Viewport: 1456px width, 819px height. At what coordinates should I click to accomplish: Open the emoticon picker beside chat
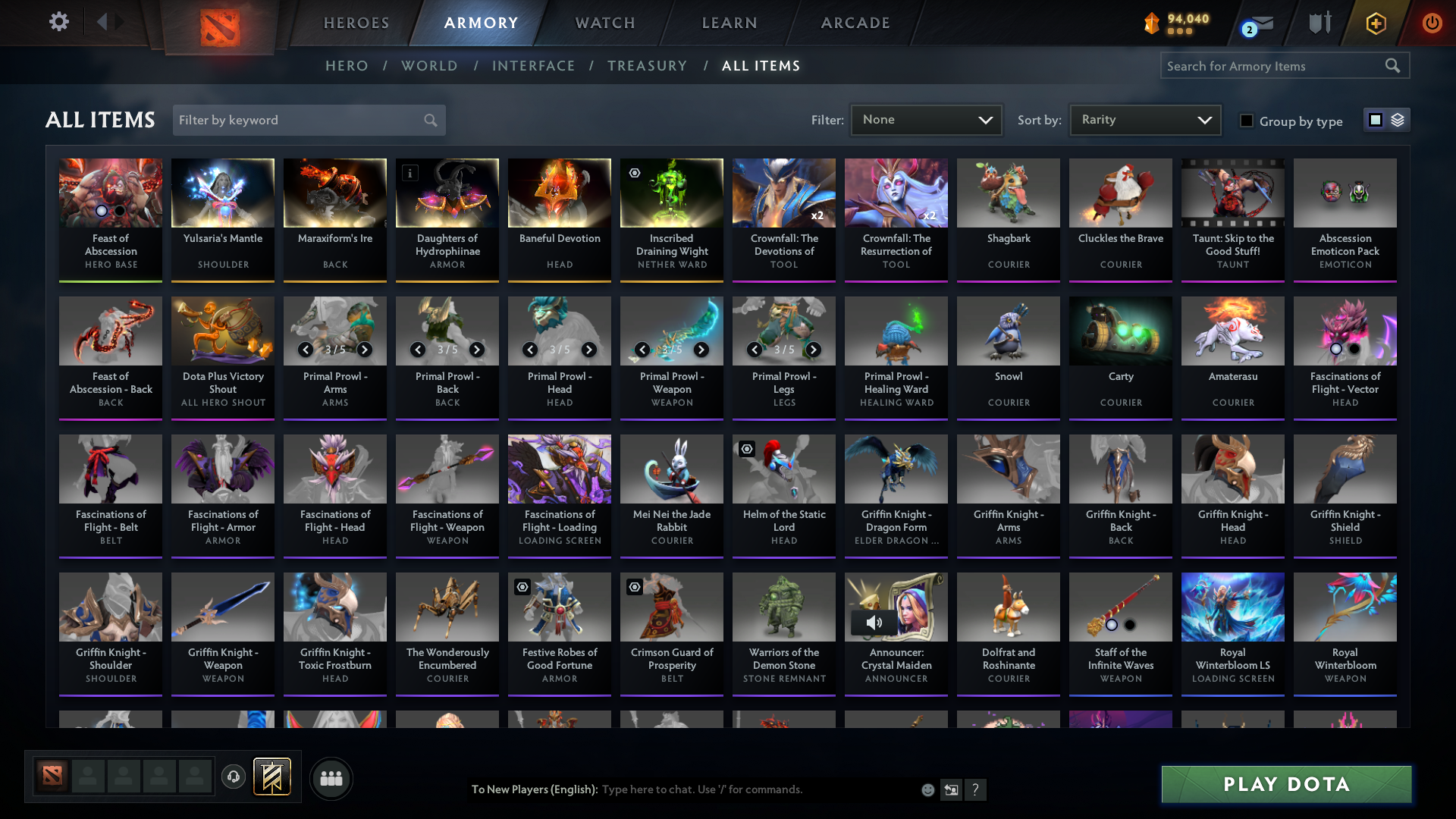coord(927,789)
